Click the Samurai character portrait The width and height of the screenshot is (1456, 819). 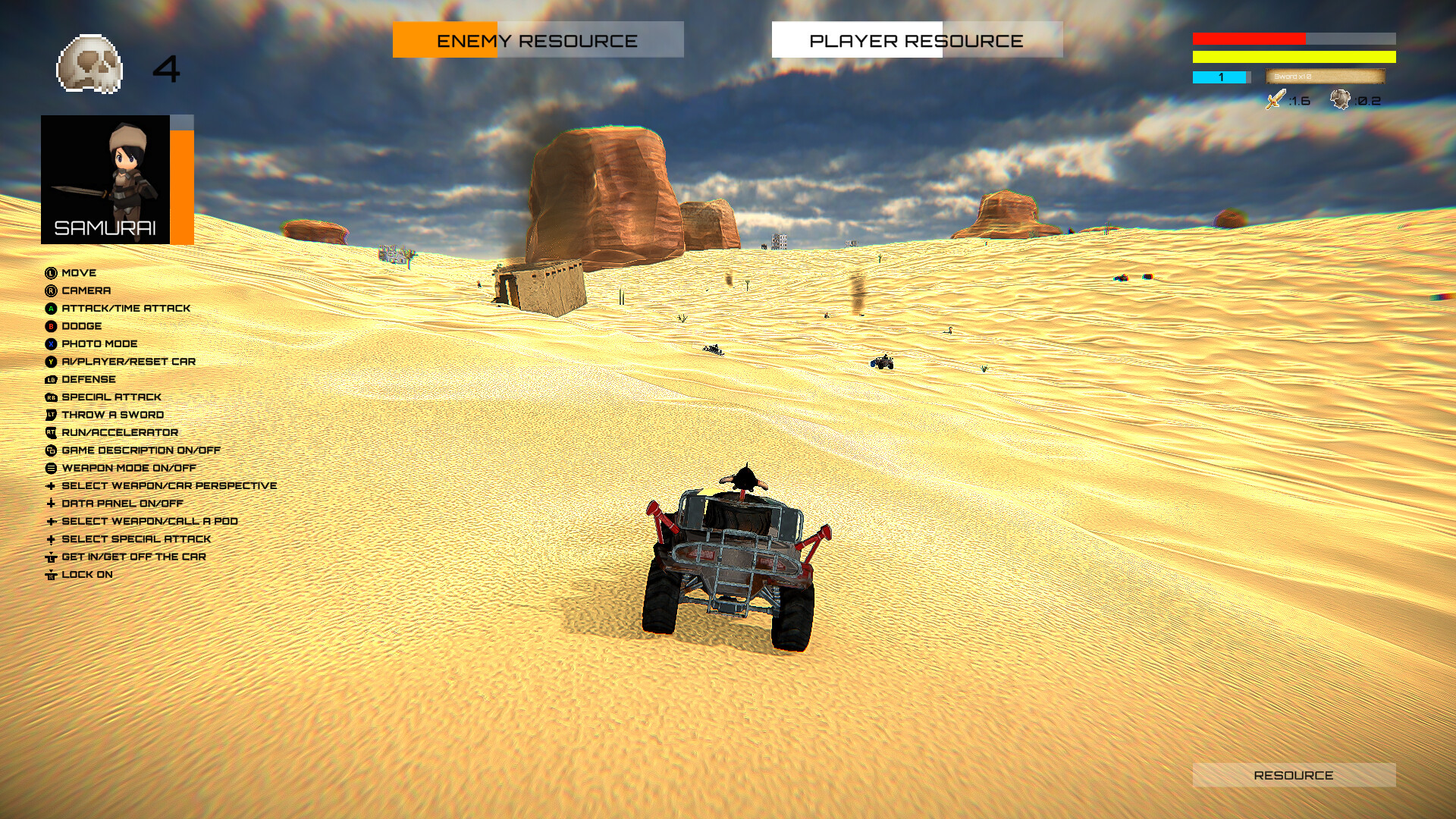[x=106, y=180]
